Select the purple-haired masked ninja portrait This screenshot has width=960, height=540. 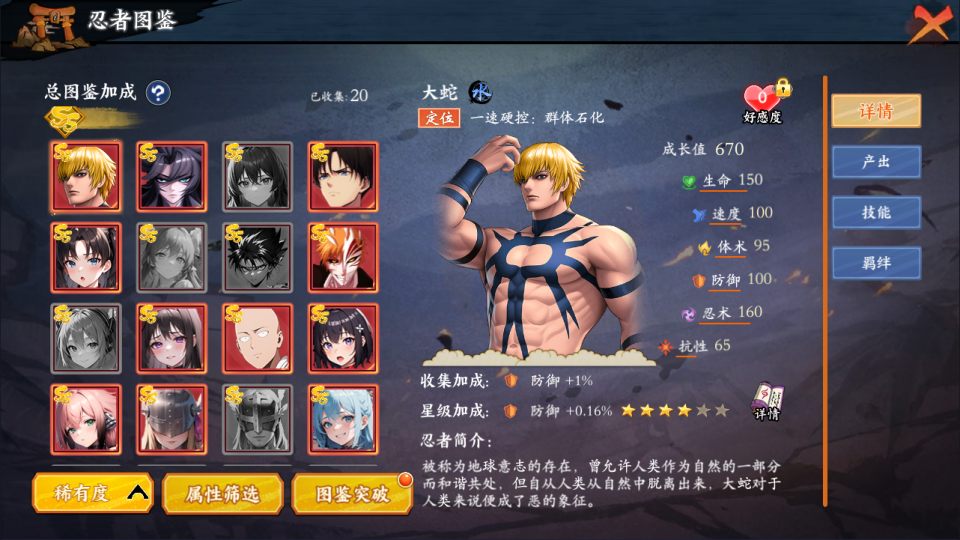point(172,176)
